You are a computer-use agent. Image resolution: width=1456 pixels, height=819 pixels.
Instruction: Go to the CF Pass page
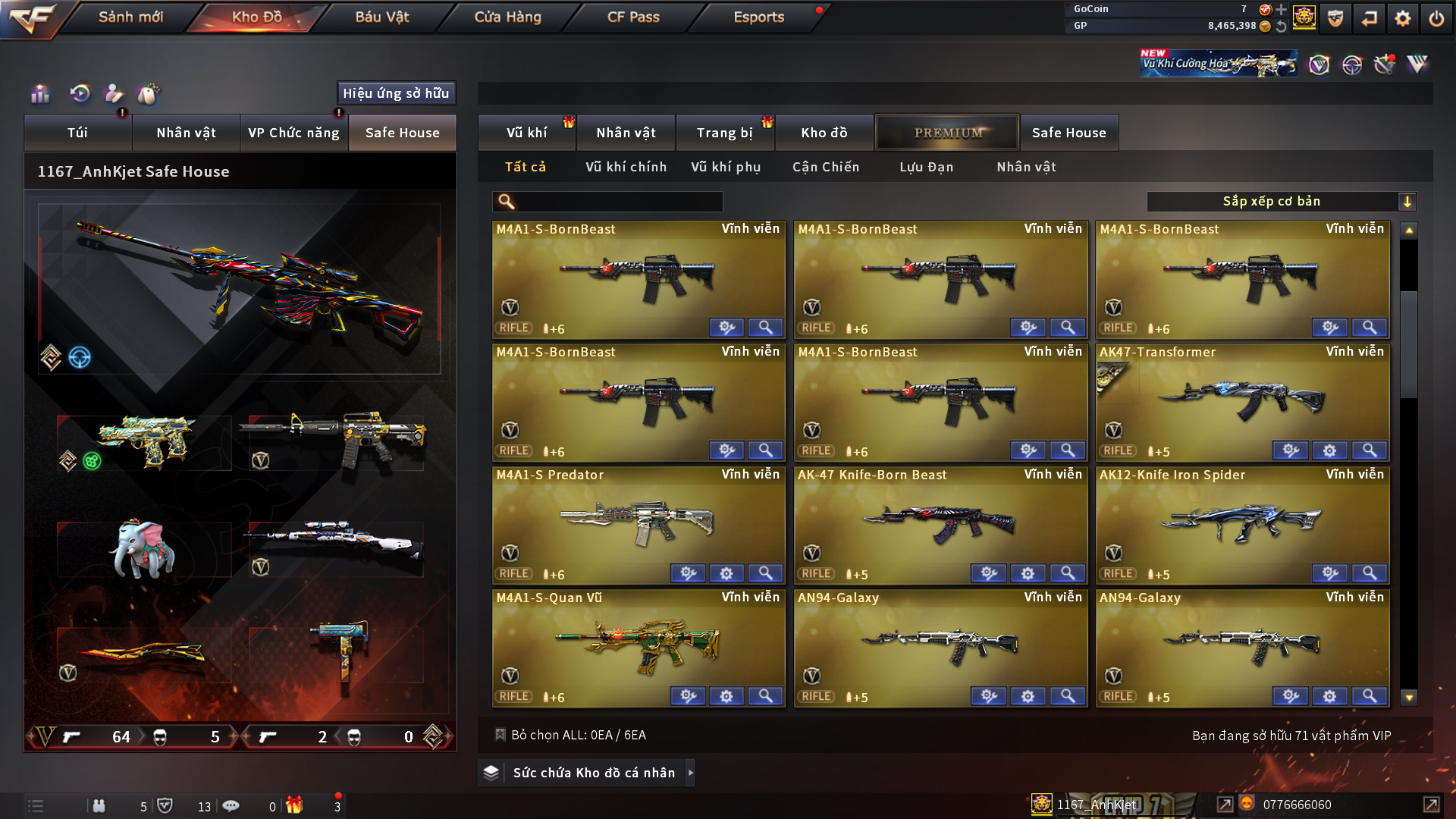click(x=633, y=17)
